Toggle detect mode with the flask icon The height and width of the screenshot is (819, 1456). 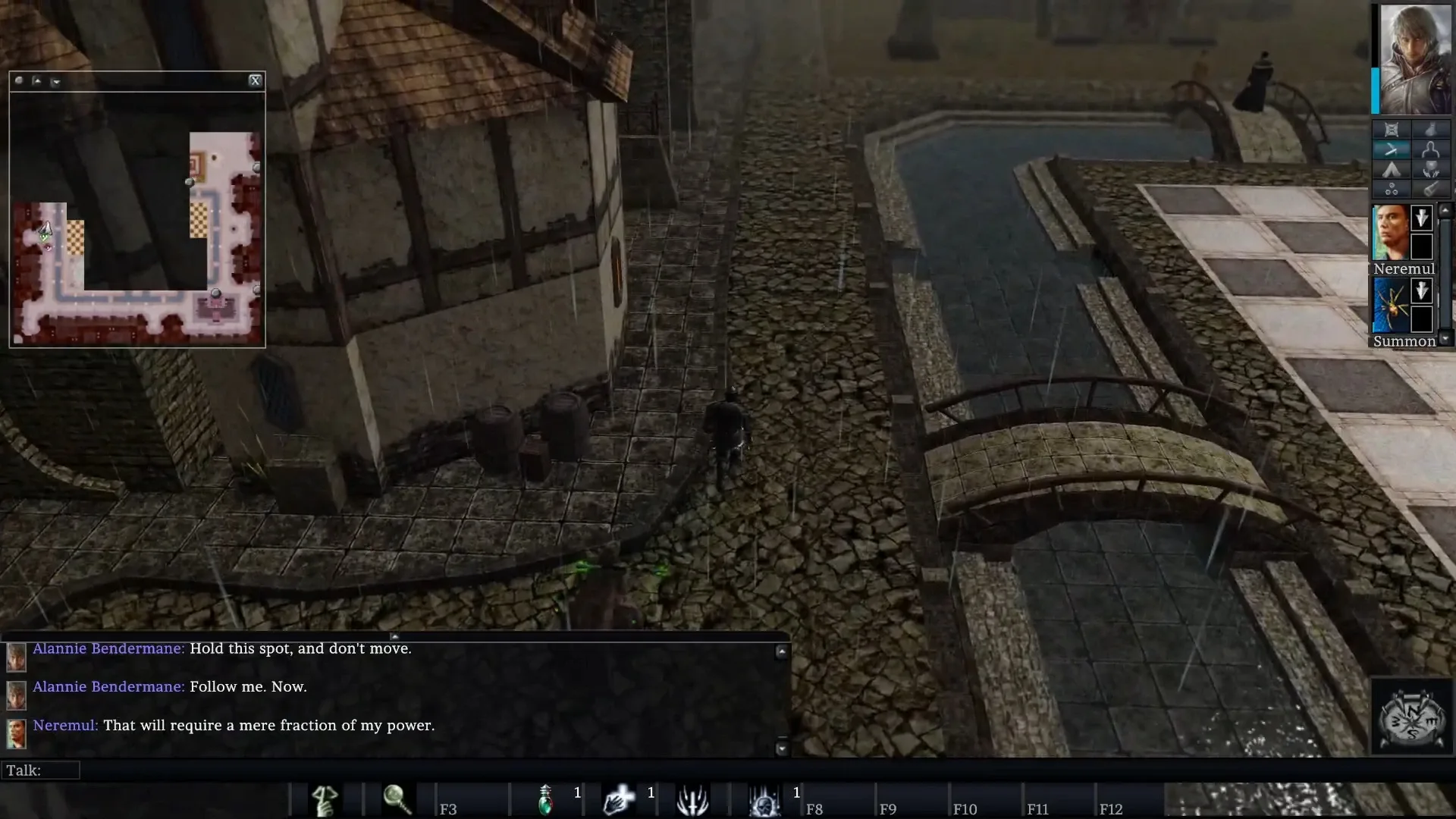(1432, 130)
